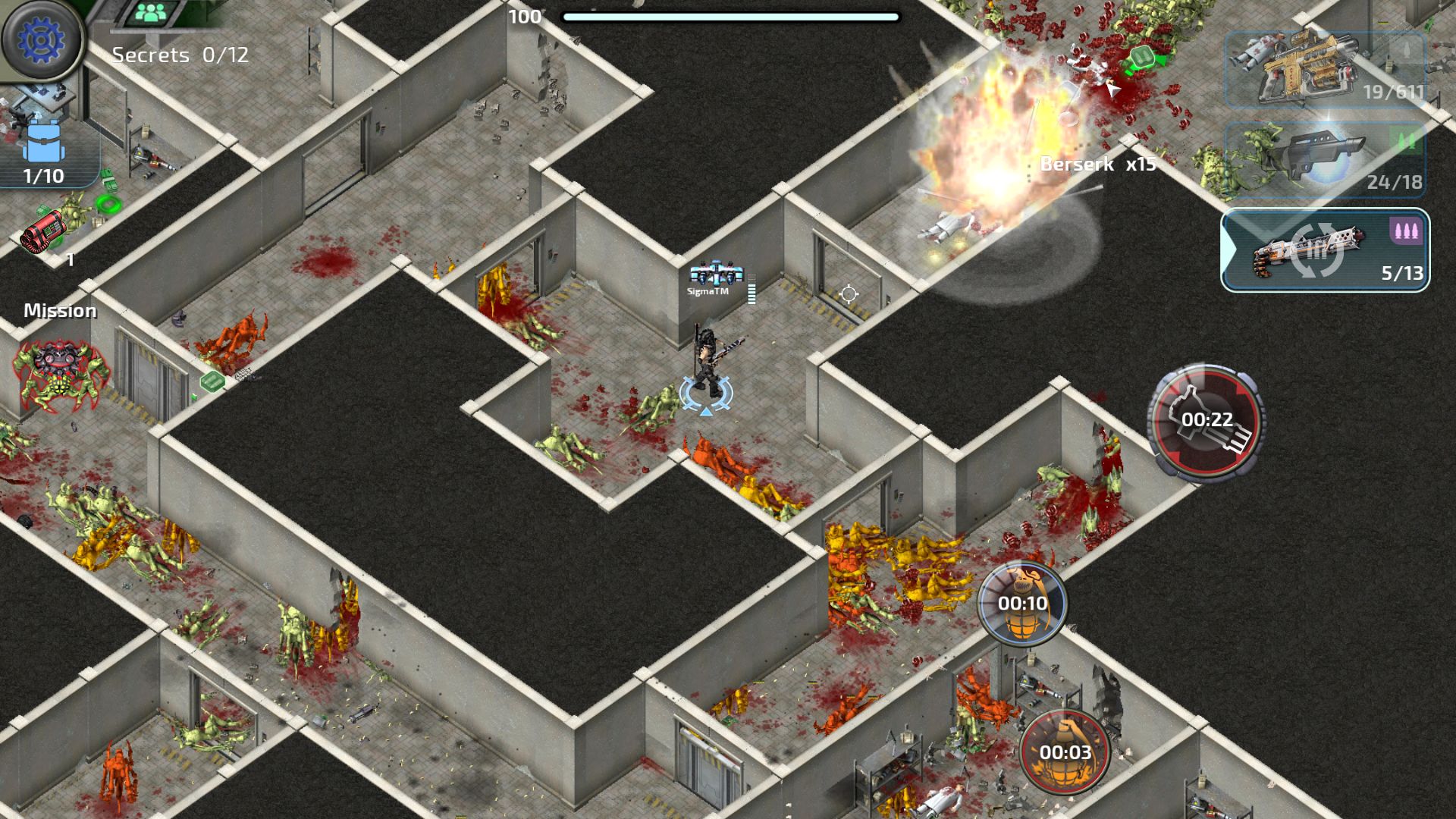This screenshot has height=819, width=1456.
Task: Reload the selected rocket launcher weapon
Action: [1324, 250]
